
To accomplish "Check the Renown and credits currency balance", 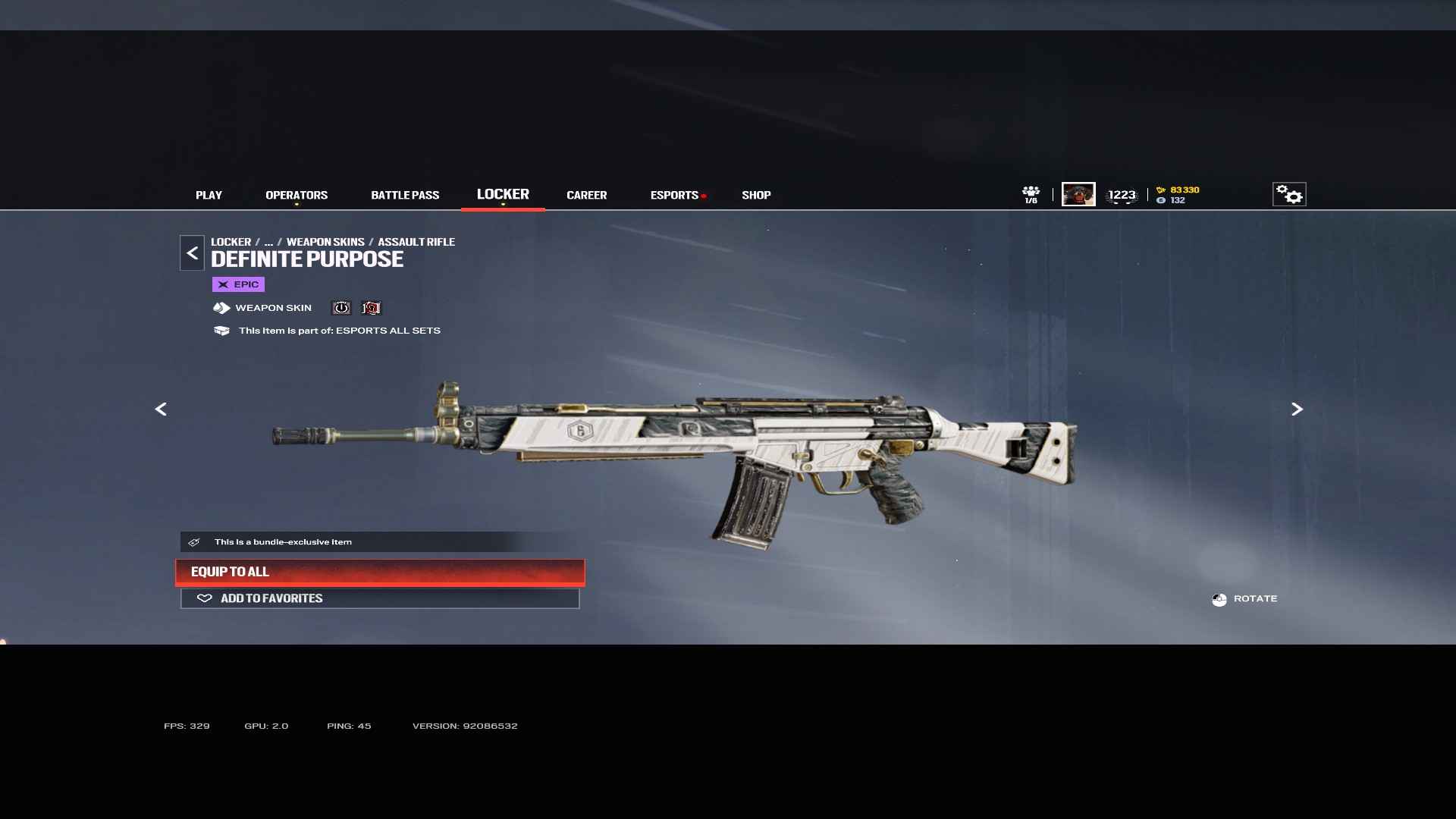I will pyautogui.click(x=1178, y=195).
